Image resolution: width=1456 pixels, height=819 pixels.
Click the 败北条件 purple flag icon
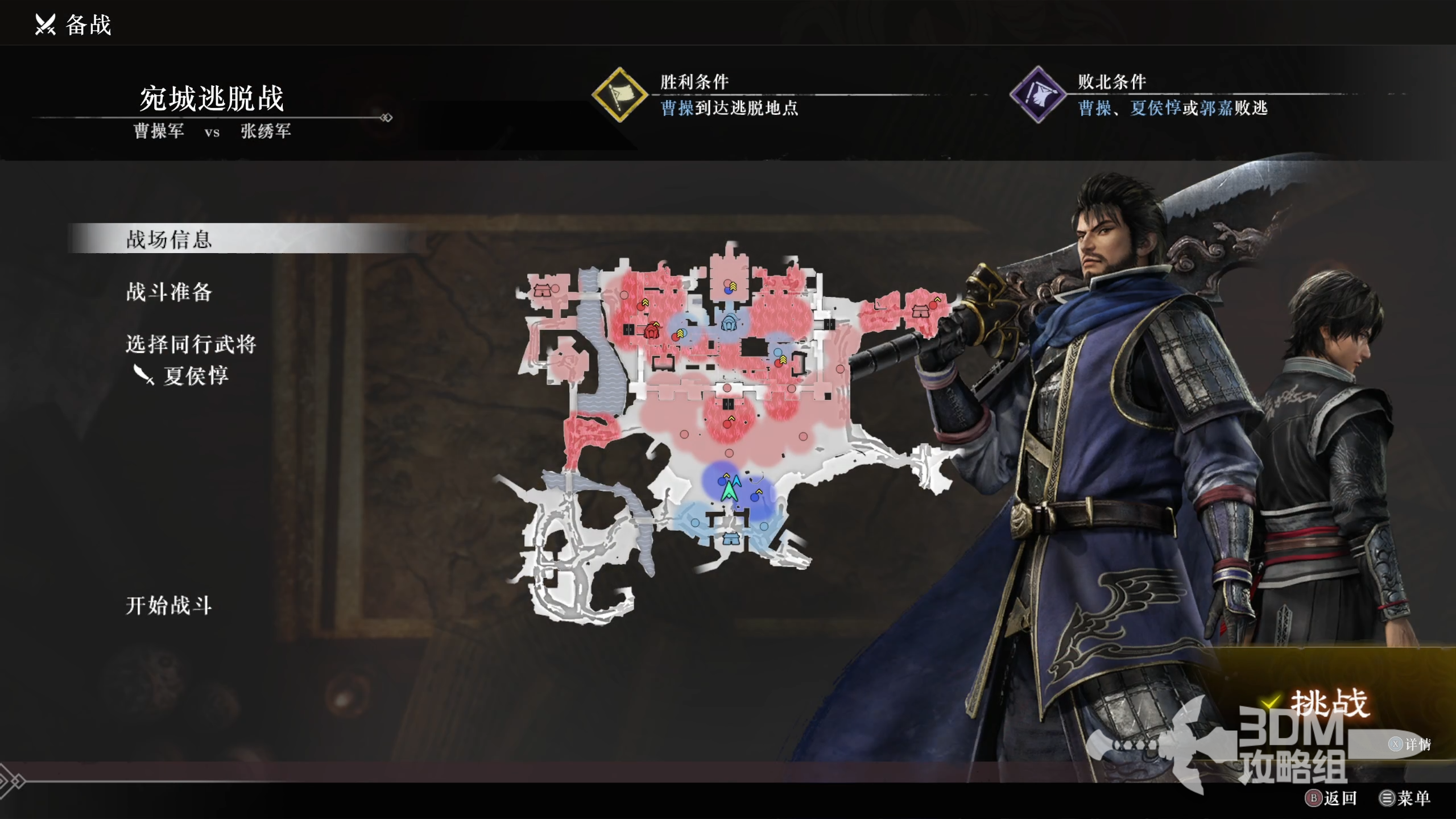coord(1038,94)
